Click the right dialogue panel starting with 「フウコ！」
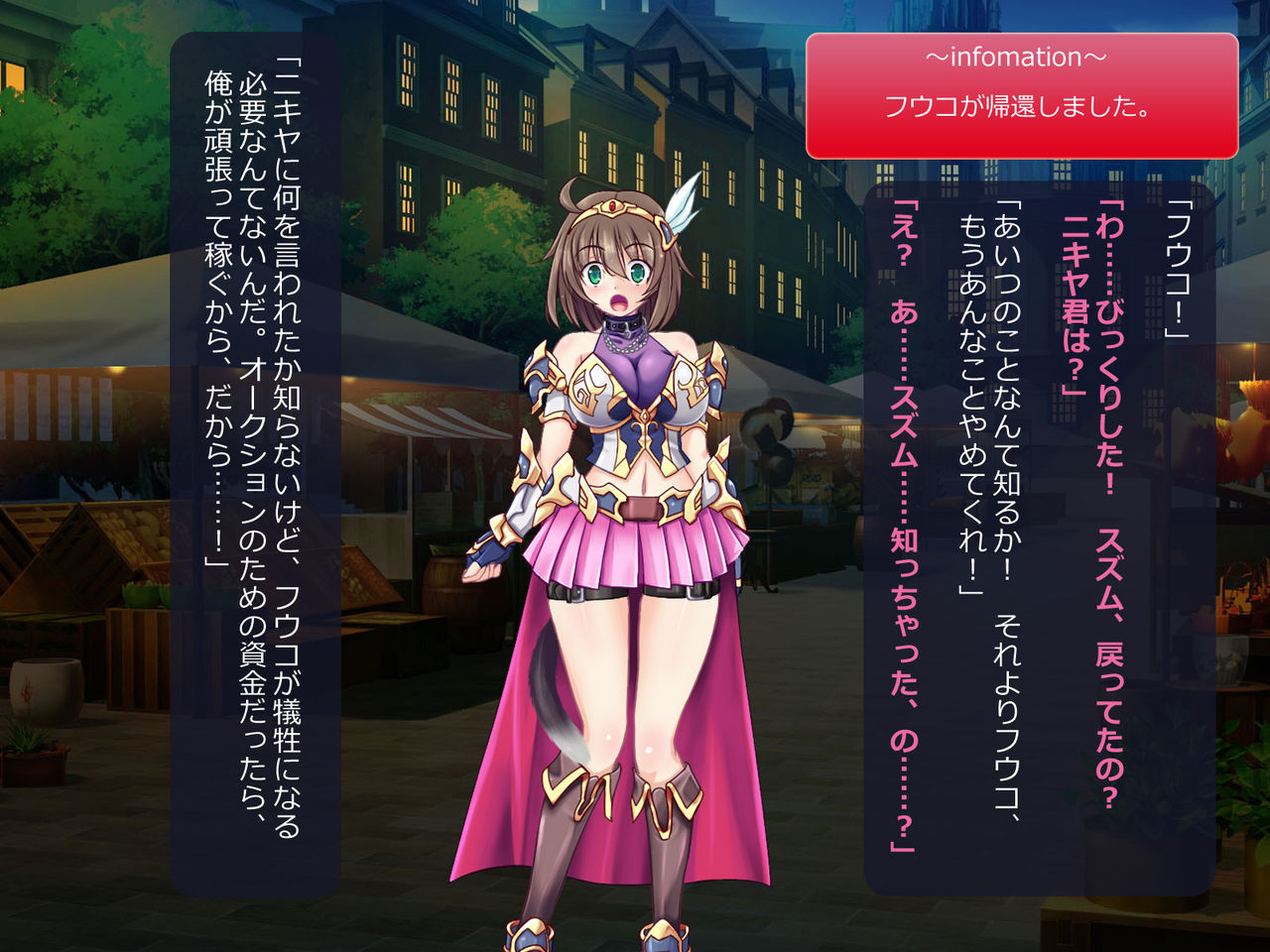 coord(1039,535)
